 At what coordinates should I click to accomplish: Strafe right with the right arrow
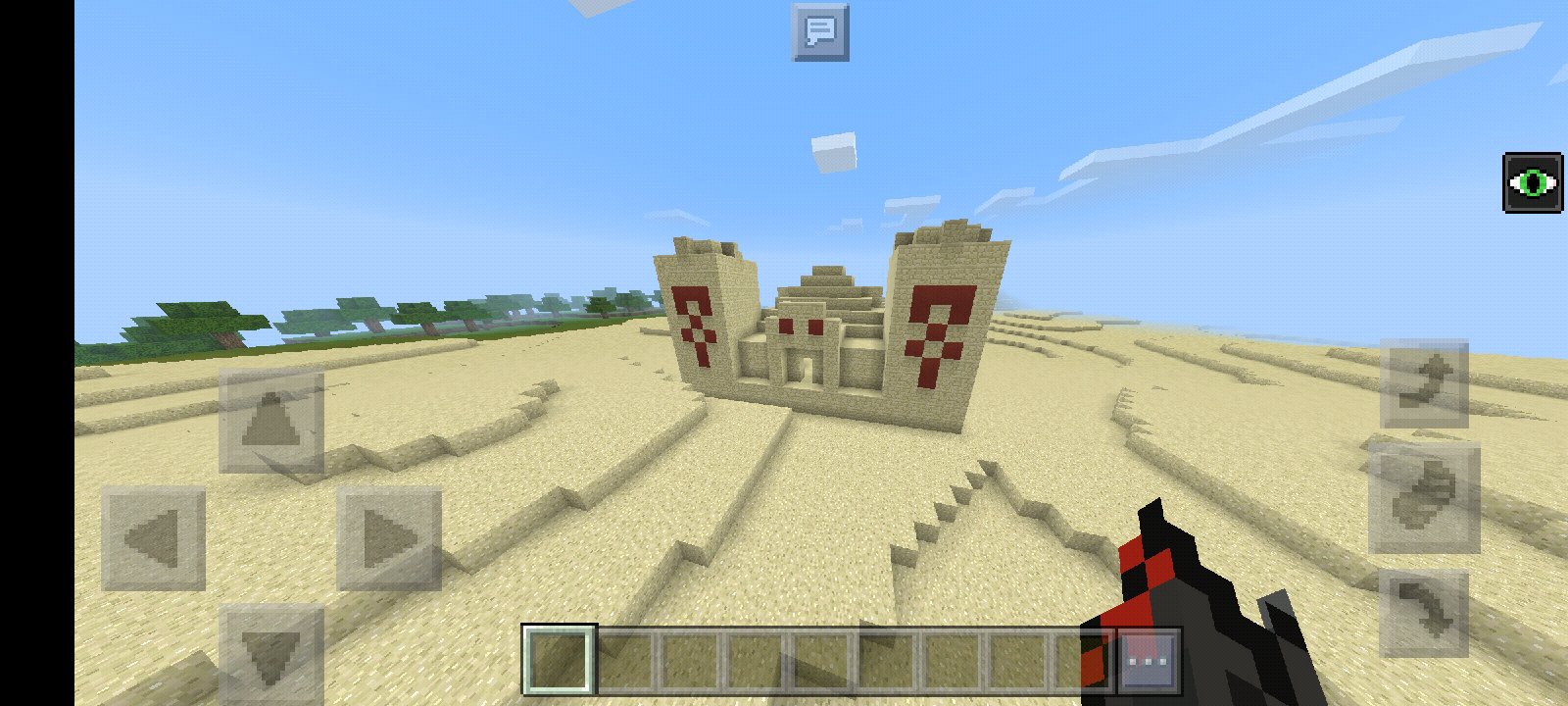[x=388, y=538]
